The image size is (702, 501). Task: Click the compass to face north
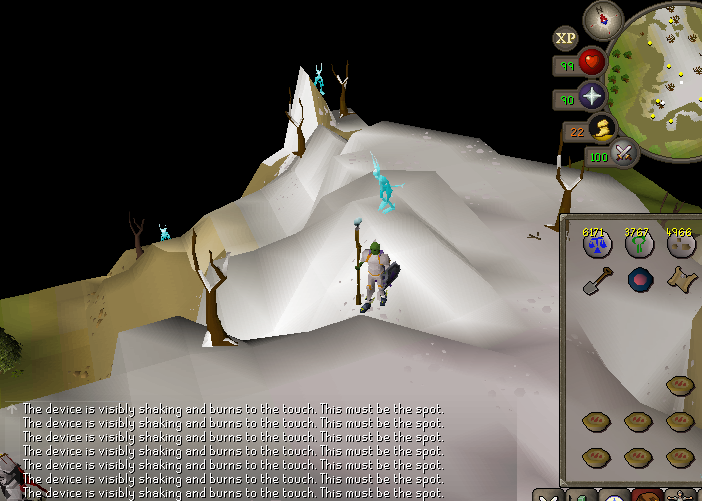tap(603, 19)
